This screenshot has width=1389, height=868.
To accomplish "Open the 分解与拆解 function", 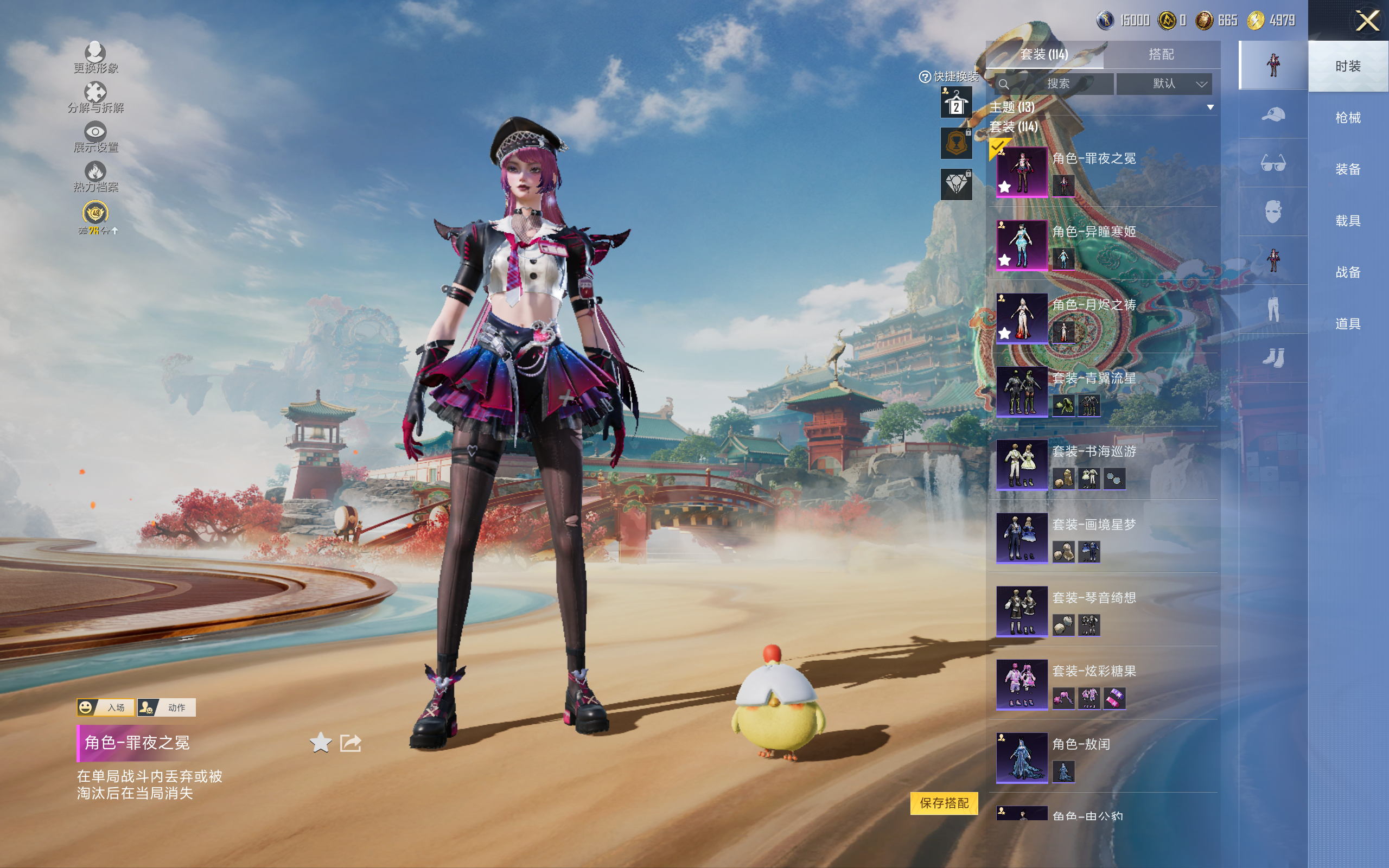I will [x=95, y=97].
